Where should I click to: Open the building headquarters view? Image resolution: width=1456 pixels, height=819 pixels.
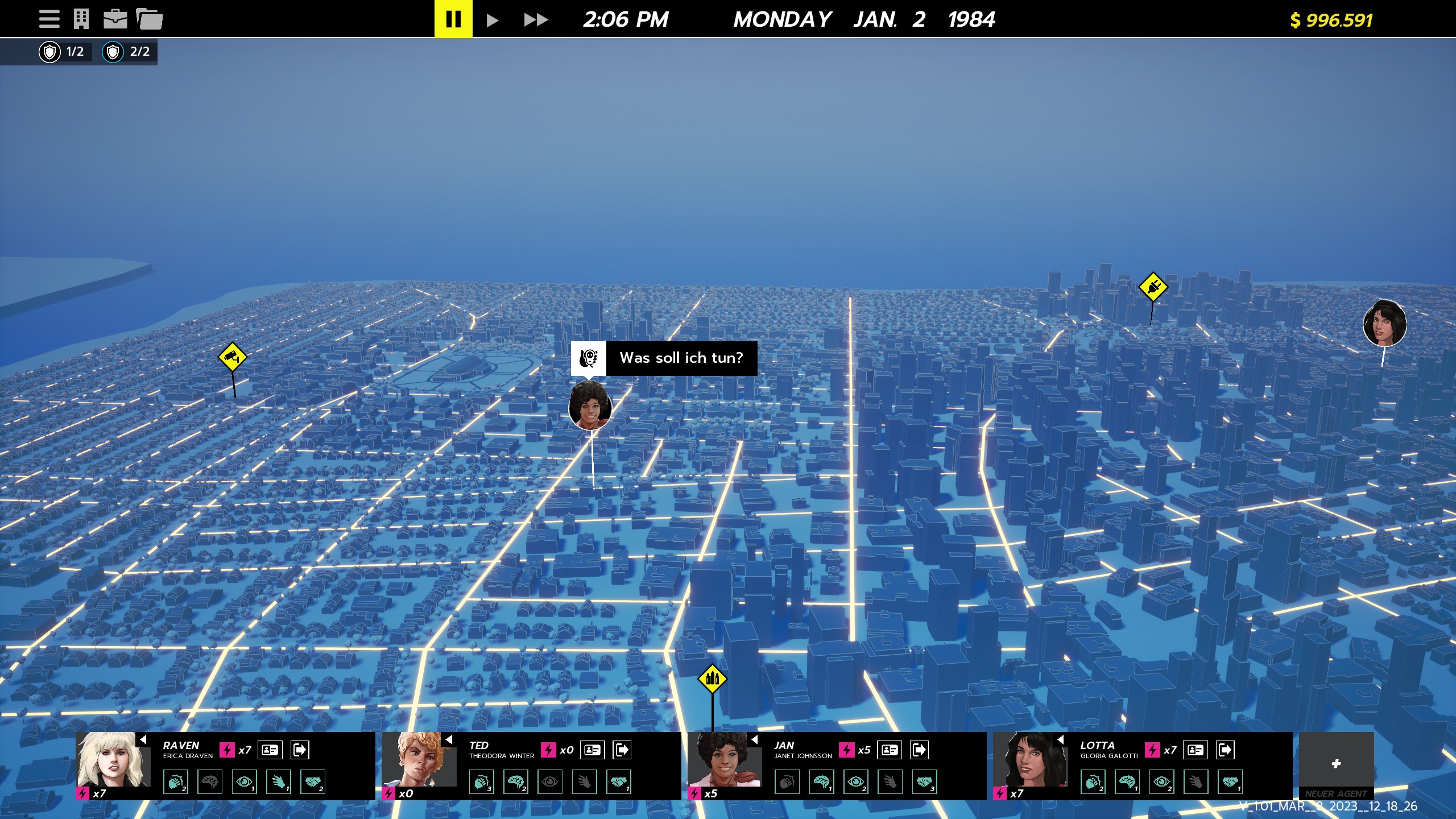(x=81, y=19)
